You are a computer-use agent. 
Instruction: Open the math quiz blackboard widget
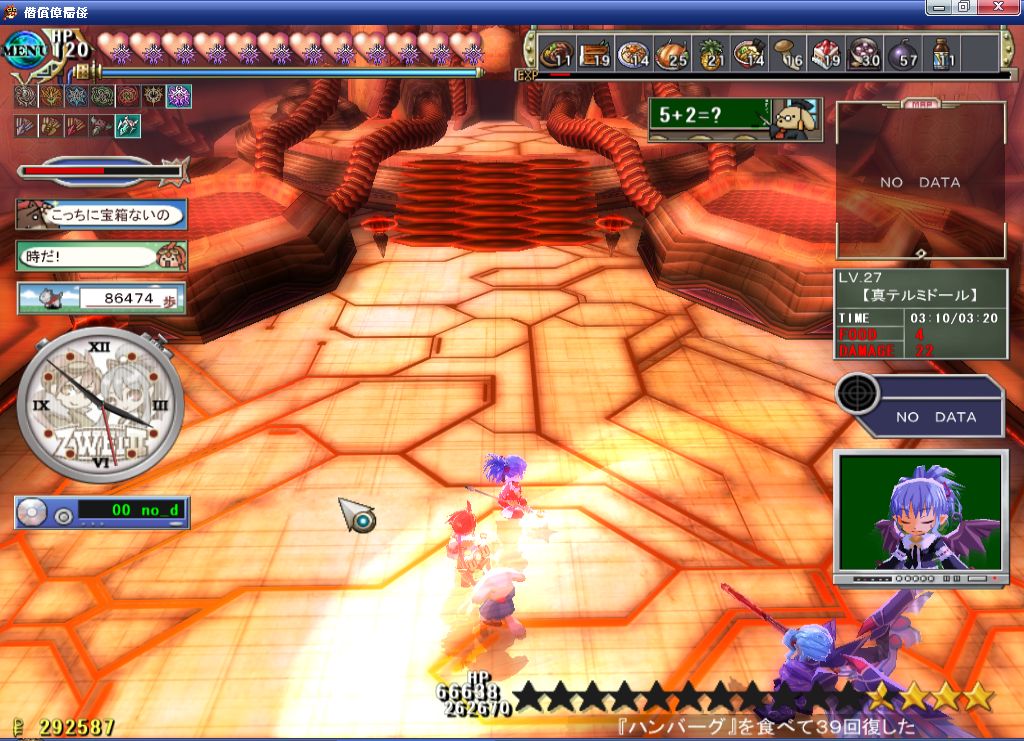(x=735, y=119)
